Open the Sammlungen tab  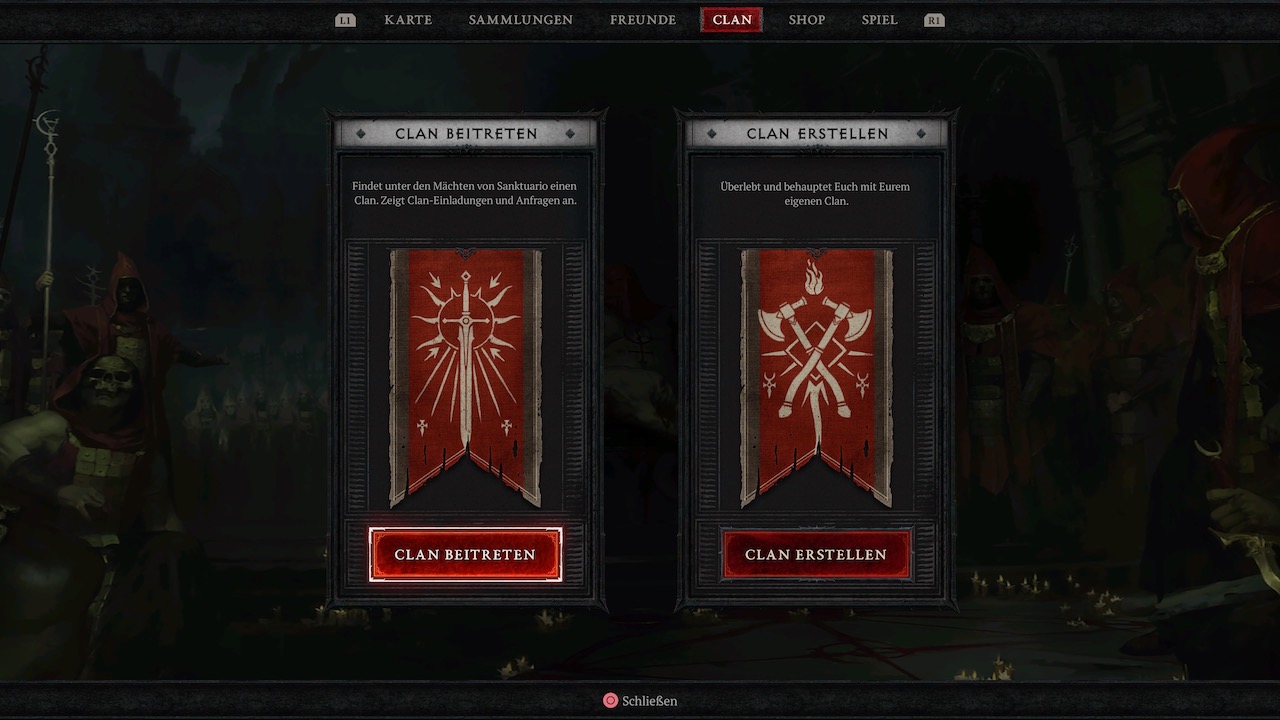tap(520, 20)
